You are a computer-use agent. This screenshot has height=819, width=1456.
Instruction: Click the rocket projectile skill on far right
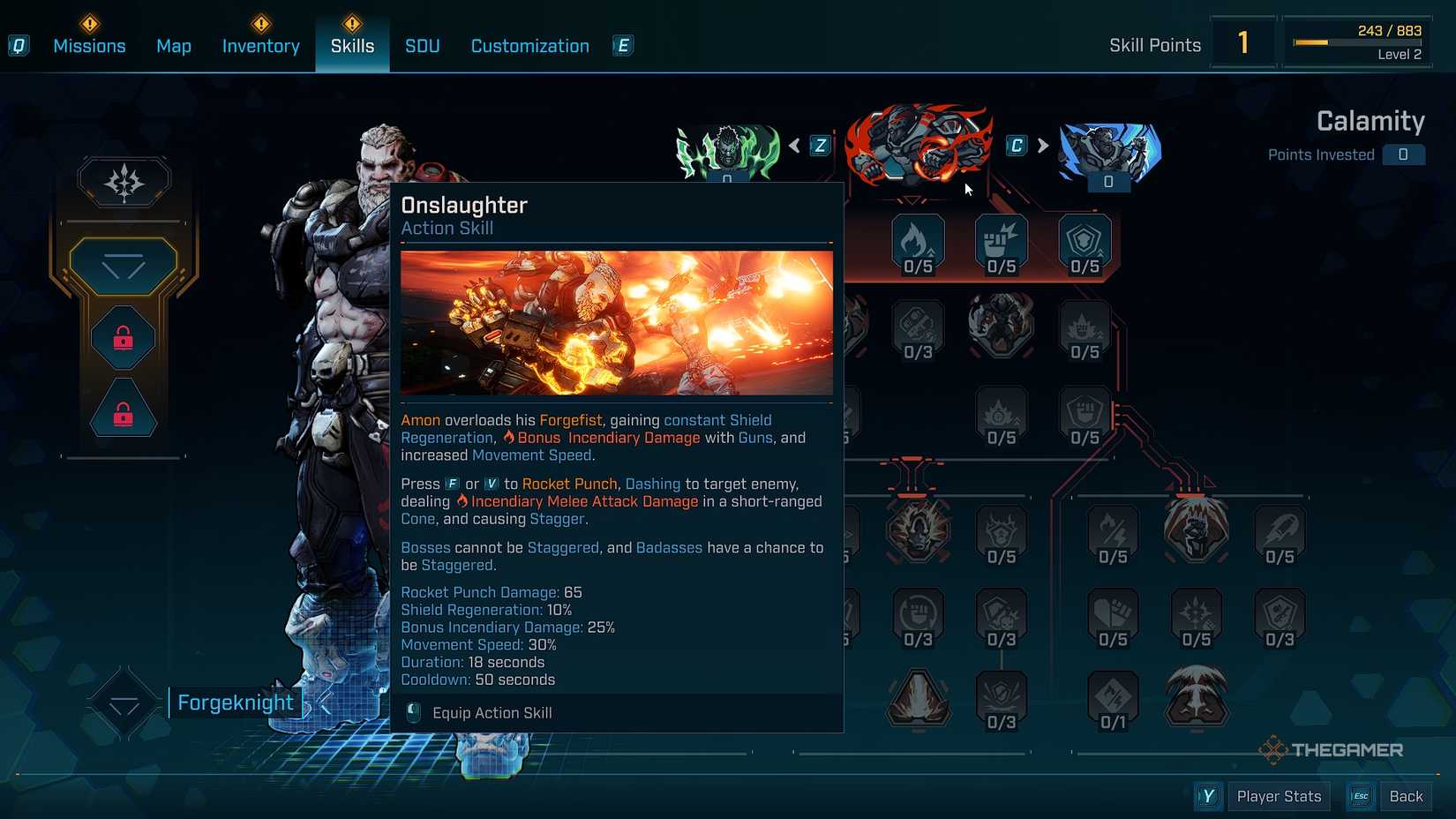tap(1280, 530)
